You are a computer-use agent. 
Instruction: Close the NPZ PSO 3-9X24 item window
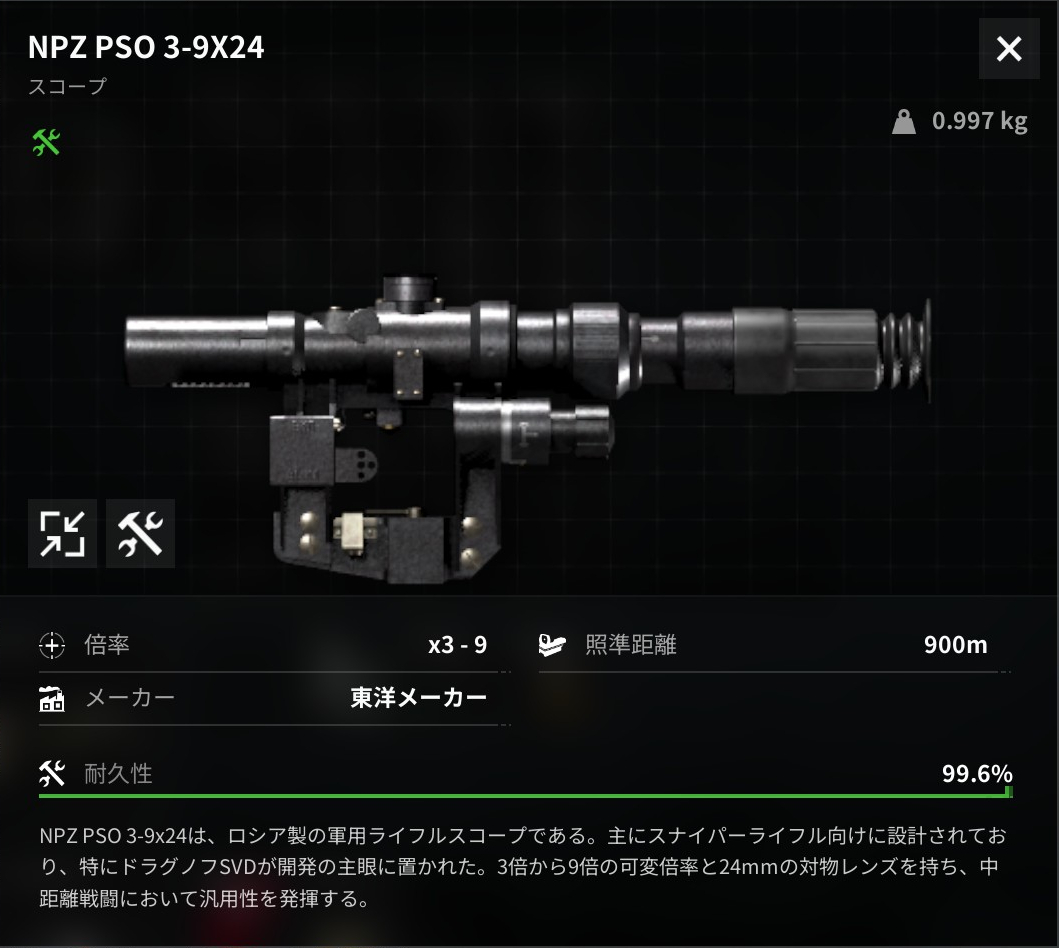point(1009,49)
